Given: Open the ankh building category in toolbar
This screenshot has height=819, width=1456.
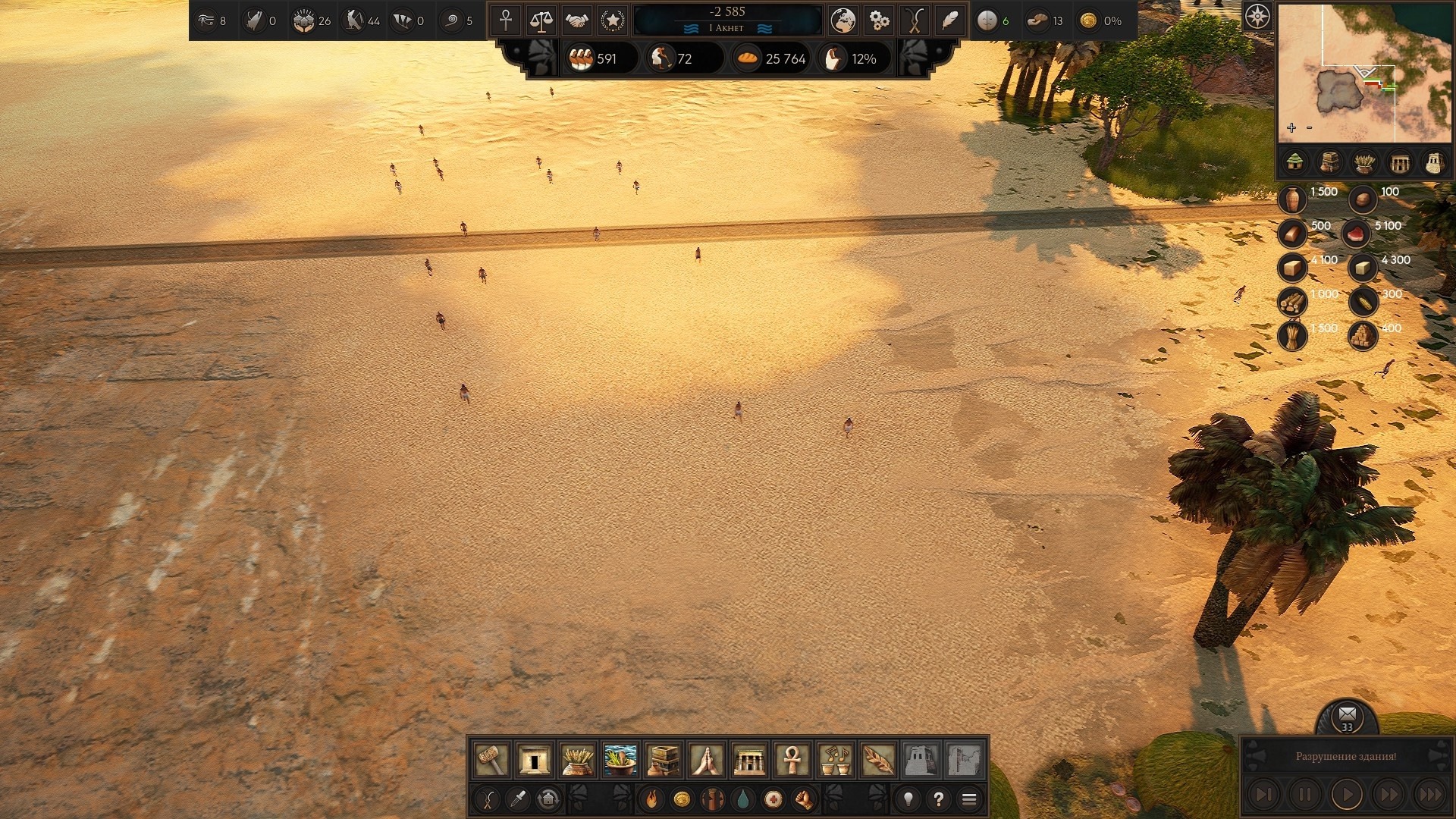Looking at the screenshot, I should (792, 759).
